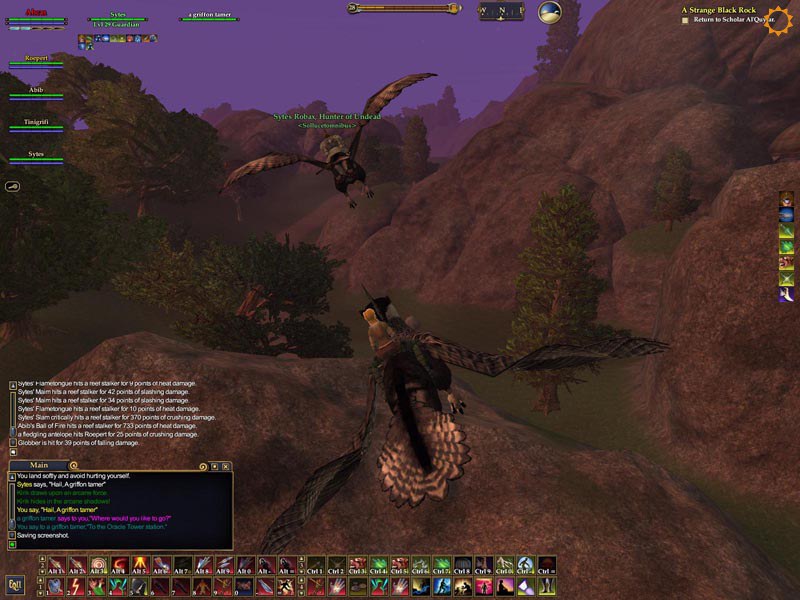The image size is (800, 600).
Task: Use the Ctrl 1 hotbar slot
Action: (x=315, y=565)
